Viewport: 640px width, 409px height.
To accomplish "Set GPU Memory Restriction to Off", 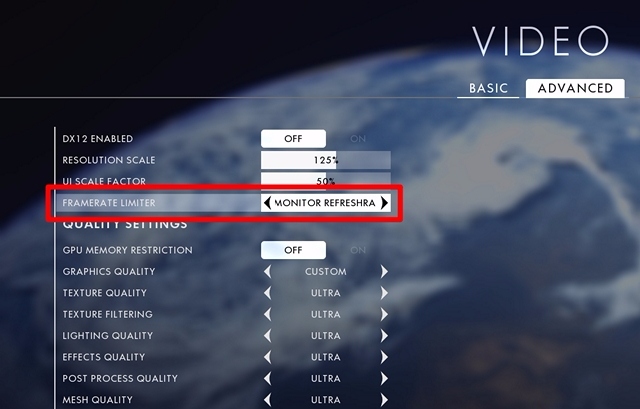I will click(x=293, y=250).
